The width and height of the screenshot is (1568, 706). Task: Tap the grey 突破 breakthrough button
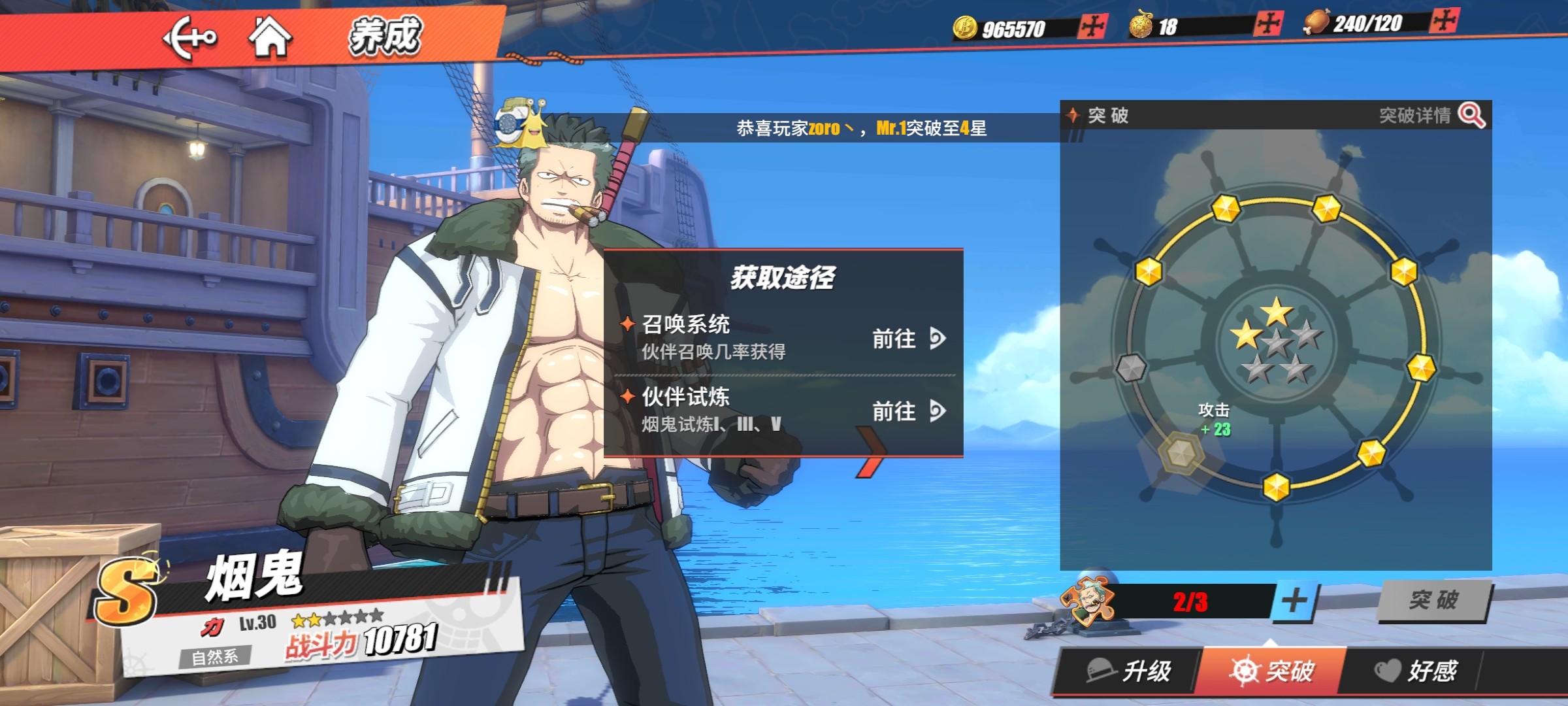[1433, 600]
